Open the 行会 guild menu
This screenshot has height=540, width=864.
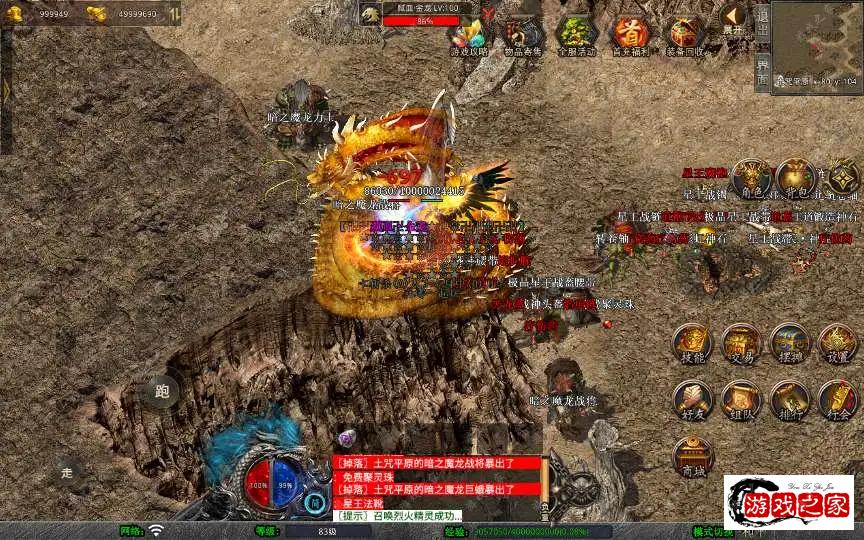838,400
